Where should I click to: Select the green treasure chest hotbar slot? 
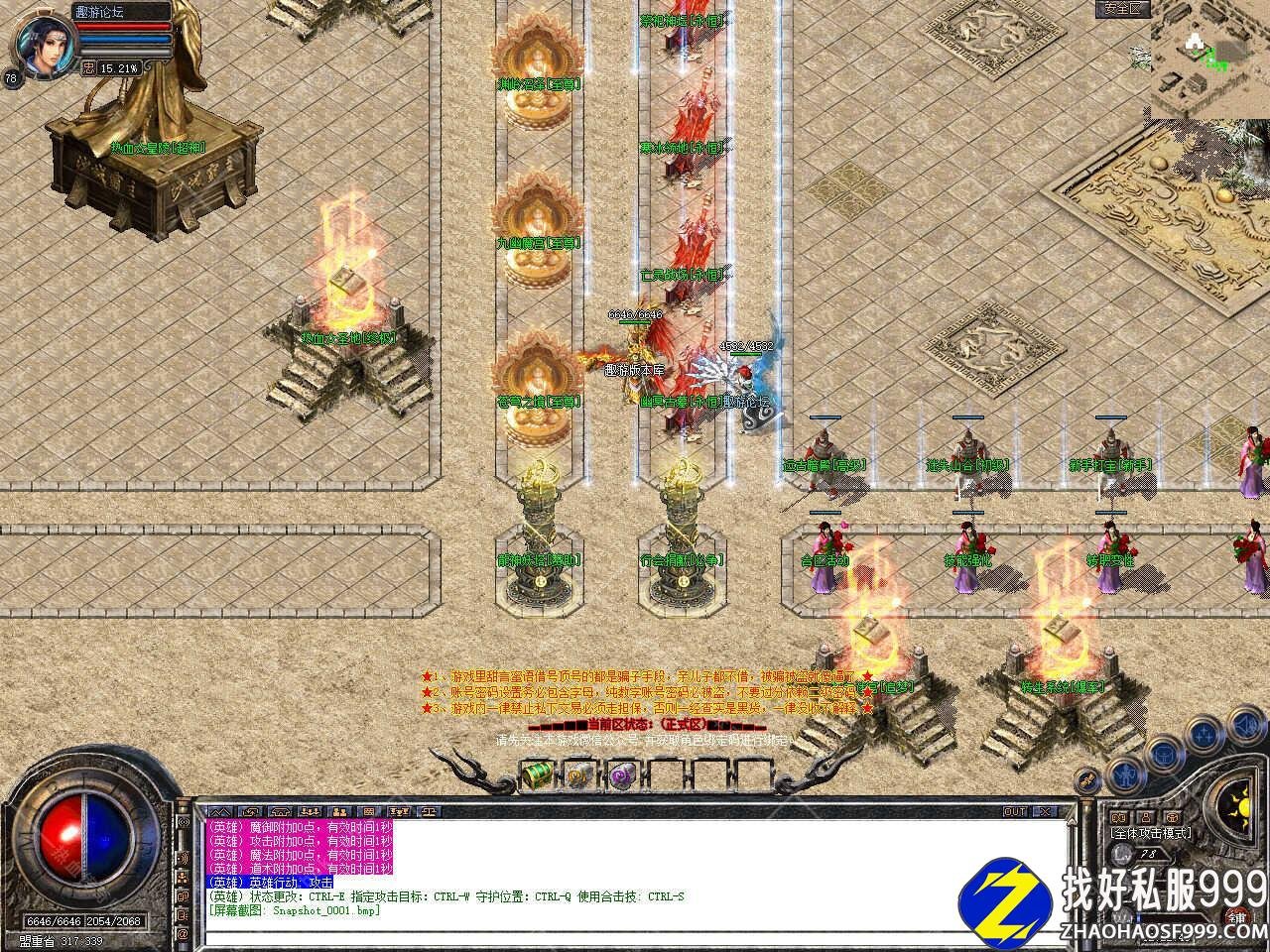click(537, 772)
